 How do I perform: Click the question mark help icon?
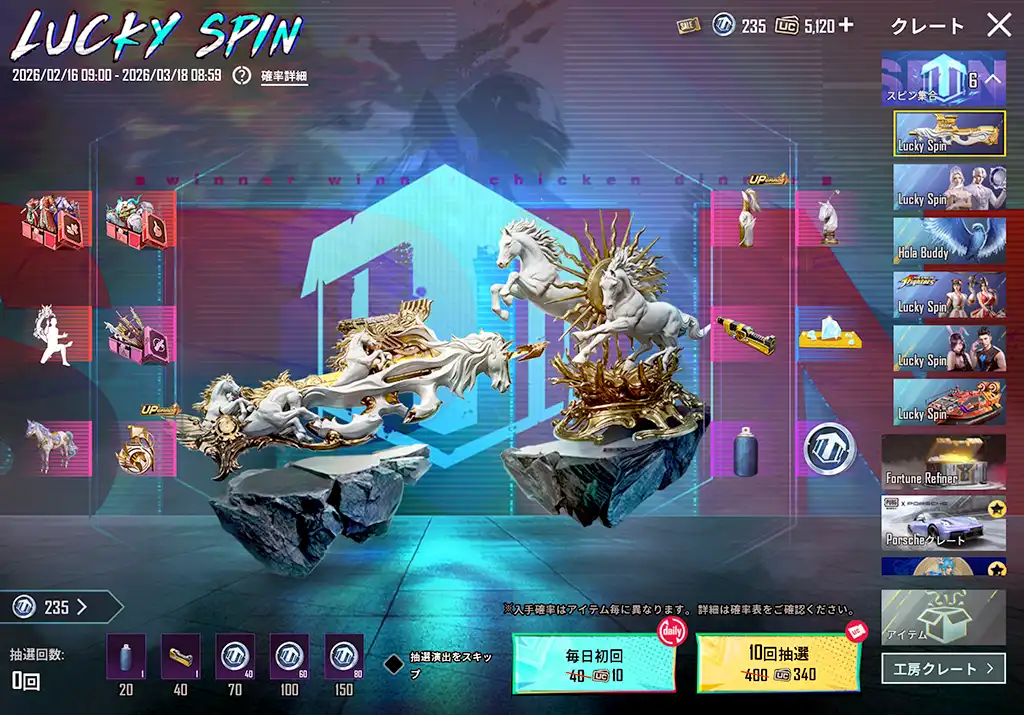(x=241, y=75)
